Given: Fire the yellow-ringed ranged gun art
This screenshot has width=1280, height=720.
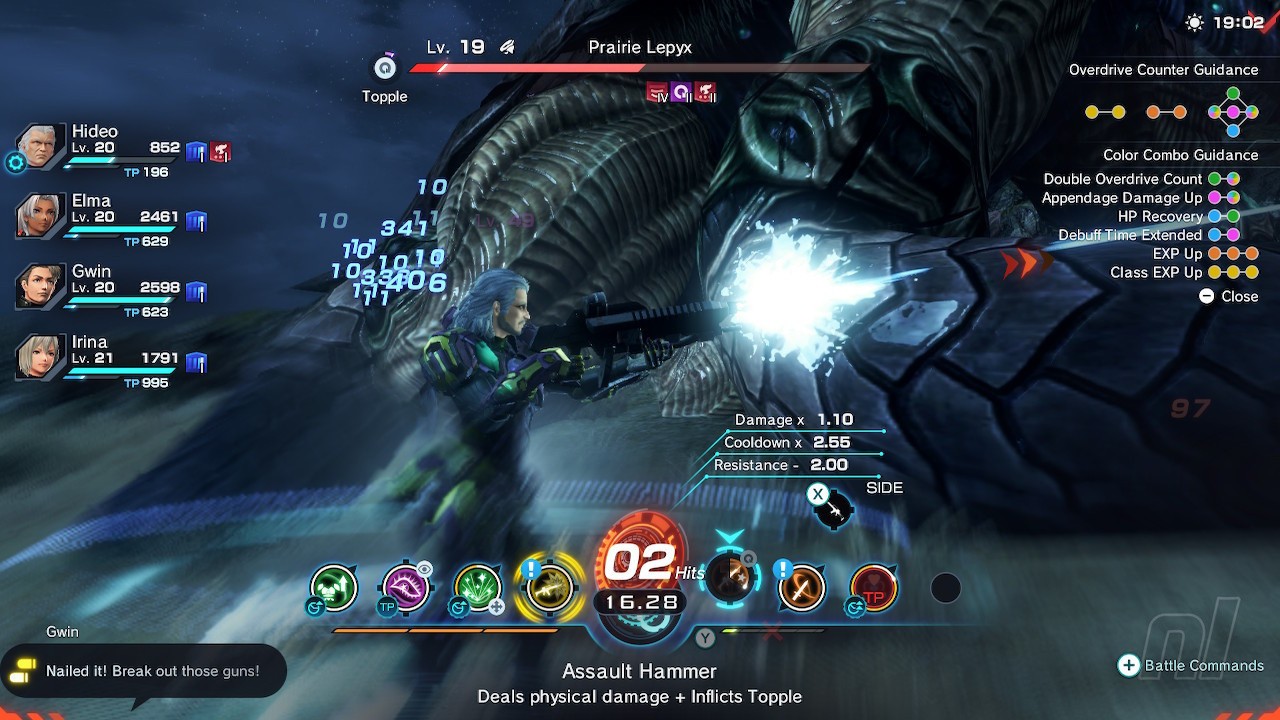Looking at the screenshot, I should click(x=549, y=588).
